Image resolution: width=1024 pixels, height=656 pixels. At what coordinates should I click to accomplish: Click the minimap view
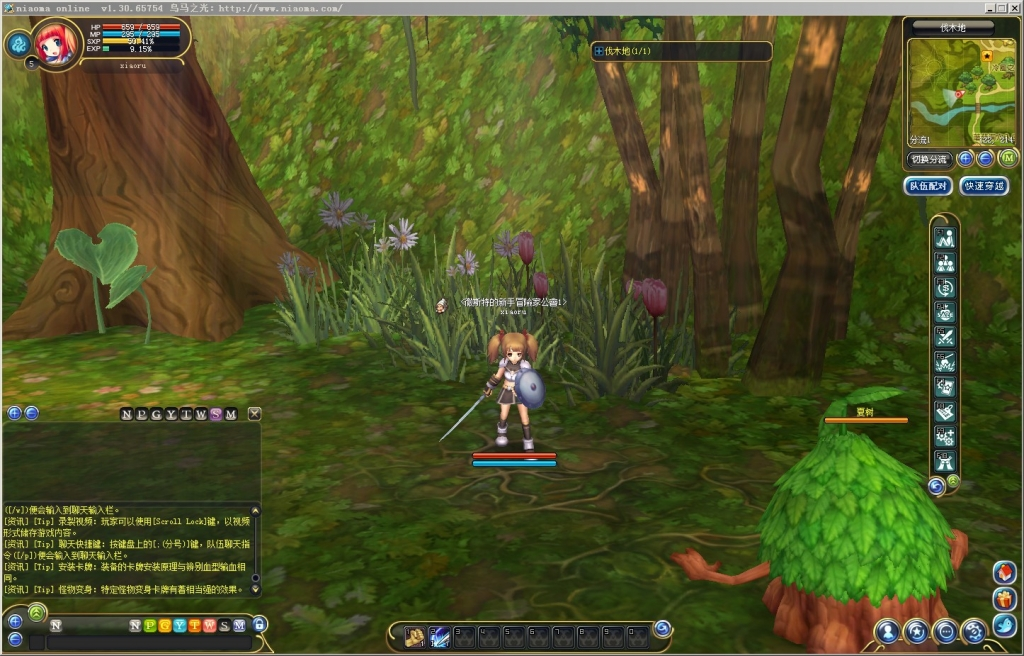click(961, 92)
